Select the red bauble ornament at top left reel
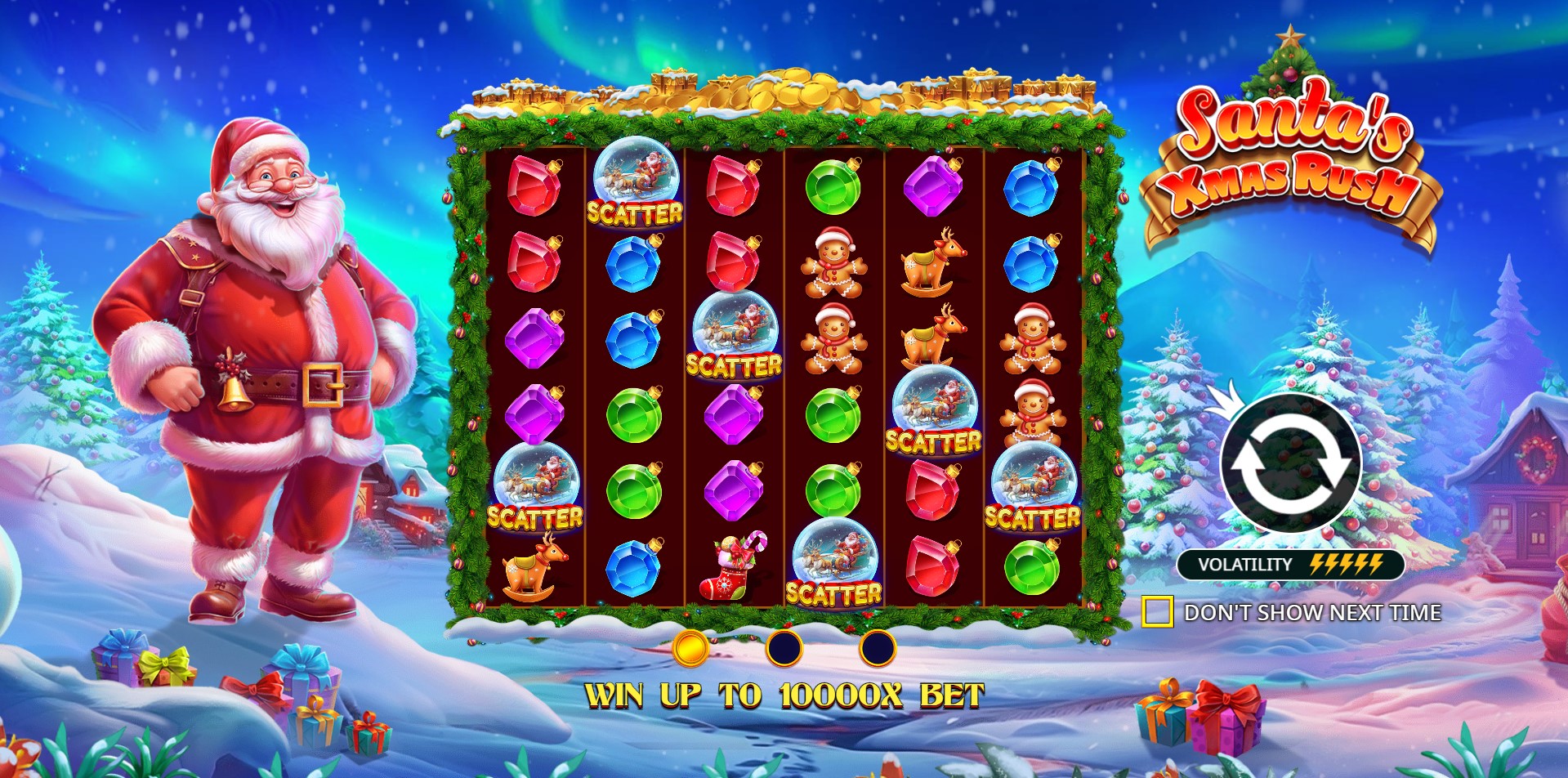 [x=535, y=188]
